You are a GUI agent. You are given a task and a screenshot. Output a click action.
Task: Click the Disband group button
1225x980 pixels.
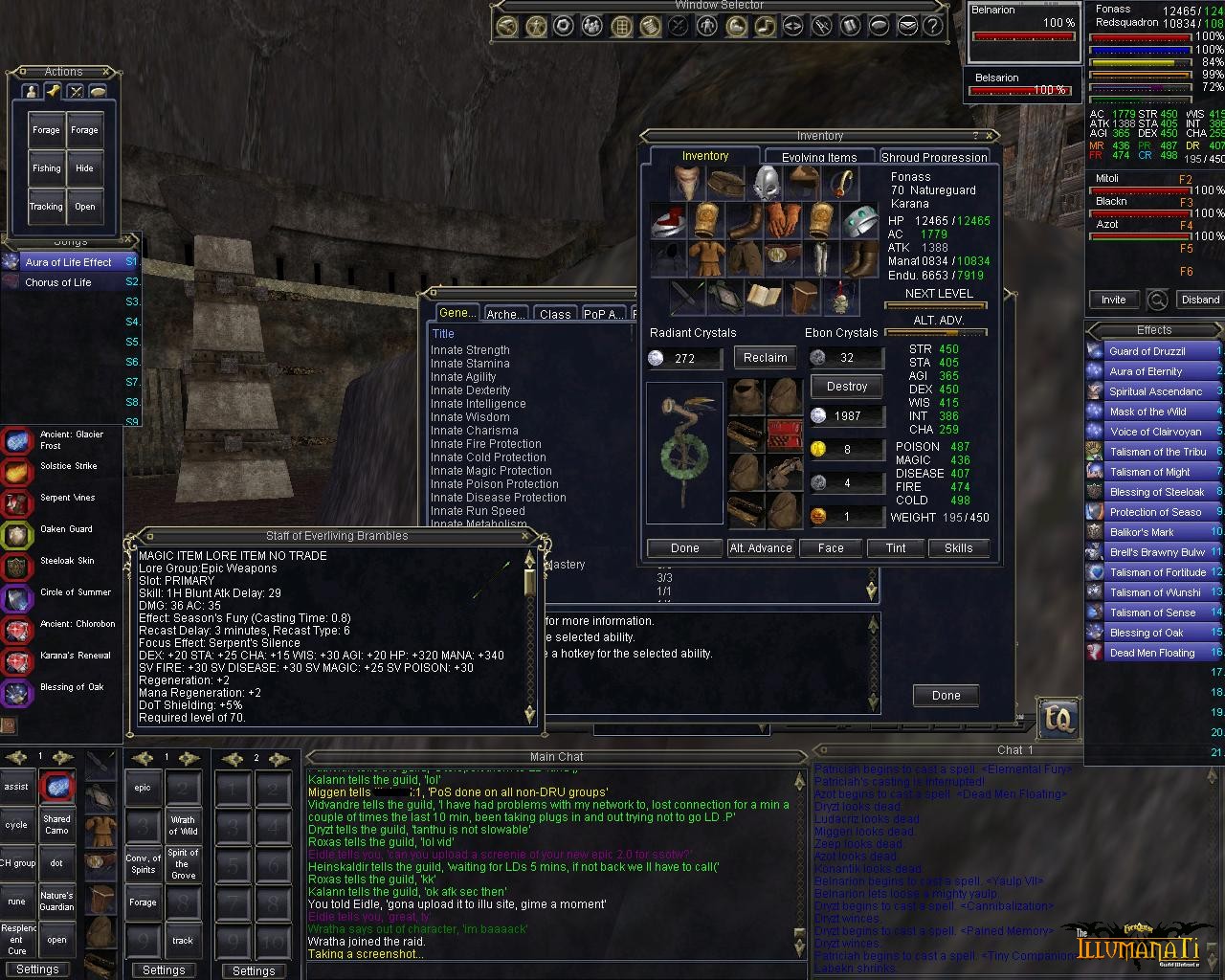click(x=1200, y=300)
